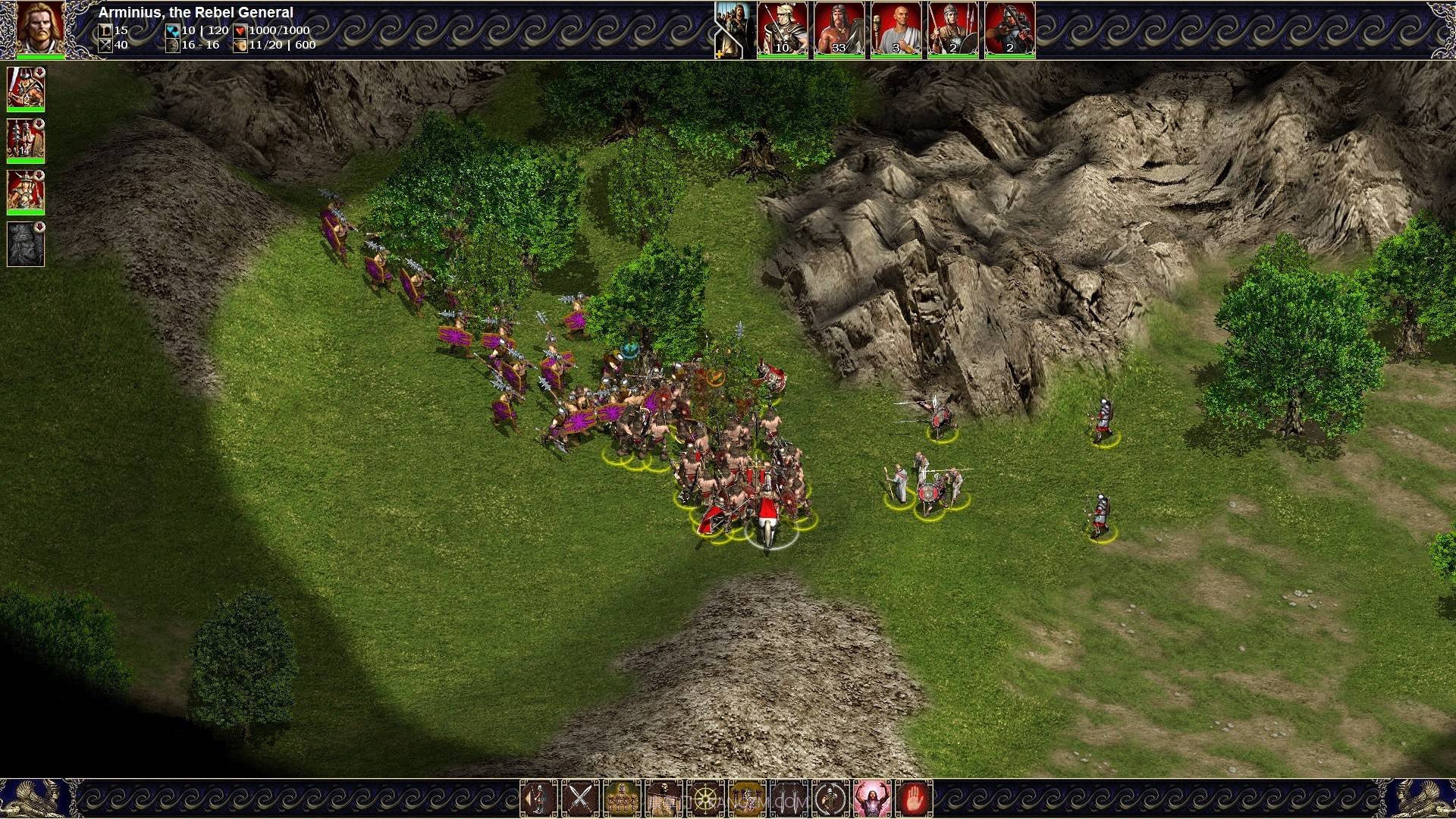The image size is (1456, 819).
Task: Select the spear and shield legionary group
Action: pyautogui.click(x=952, y=29)
